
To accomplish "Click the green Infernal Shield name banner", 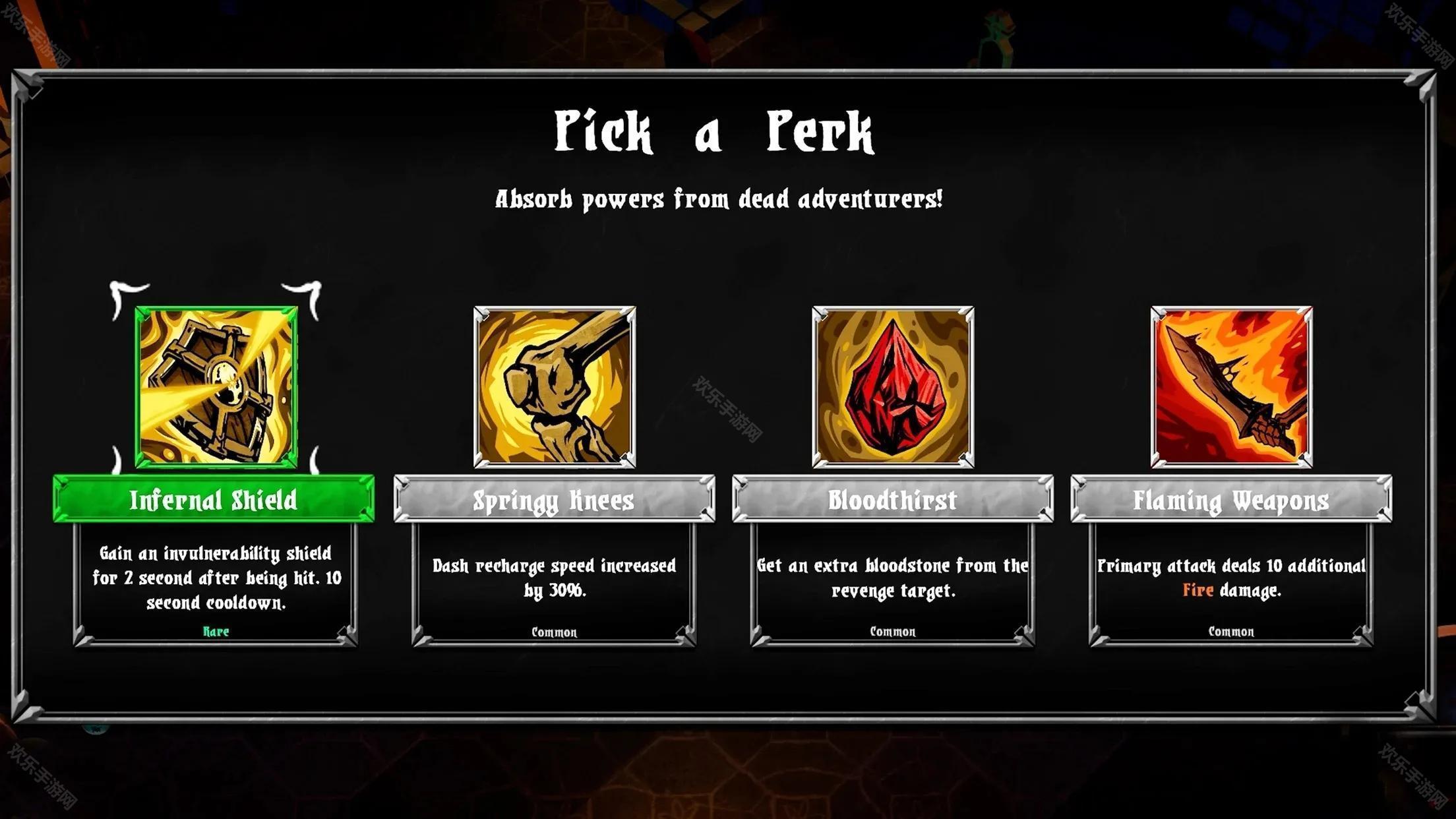I will (214, 499).
